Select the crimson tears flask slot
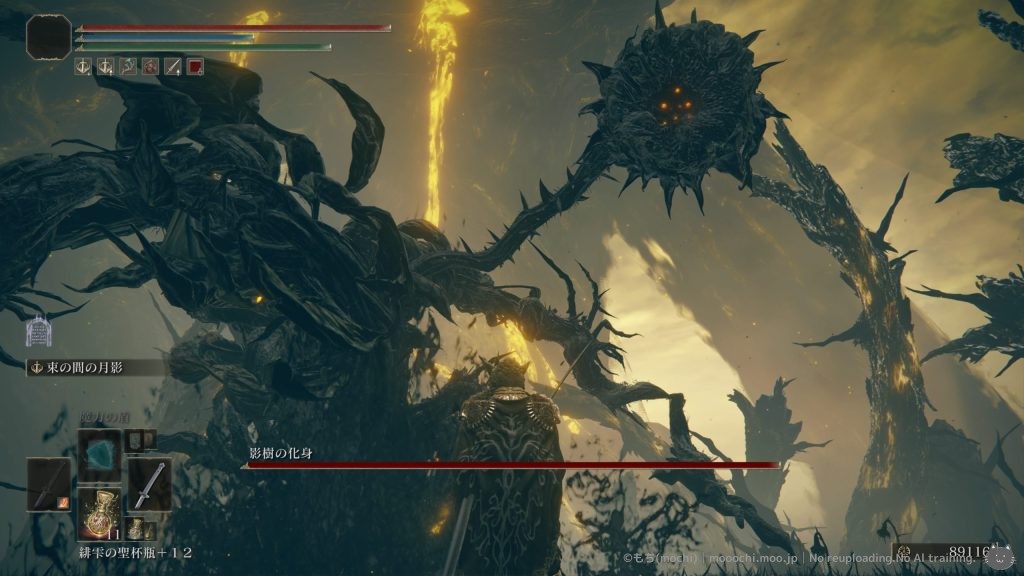This screenshot has height=576, width=1024. pyautogui.click(x=100, y=513)
